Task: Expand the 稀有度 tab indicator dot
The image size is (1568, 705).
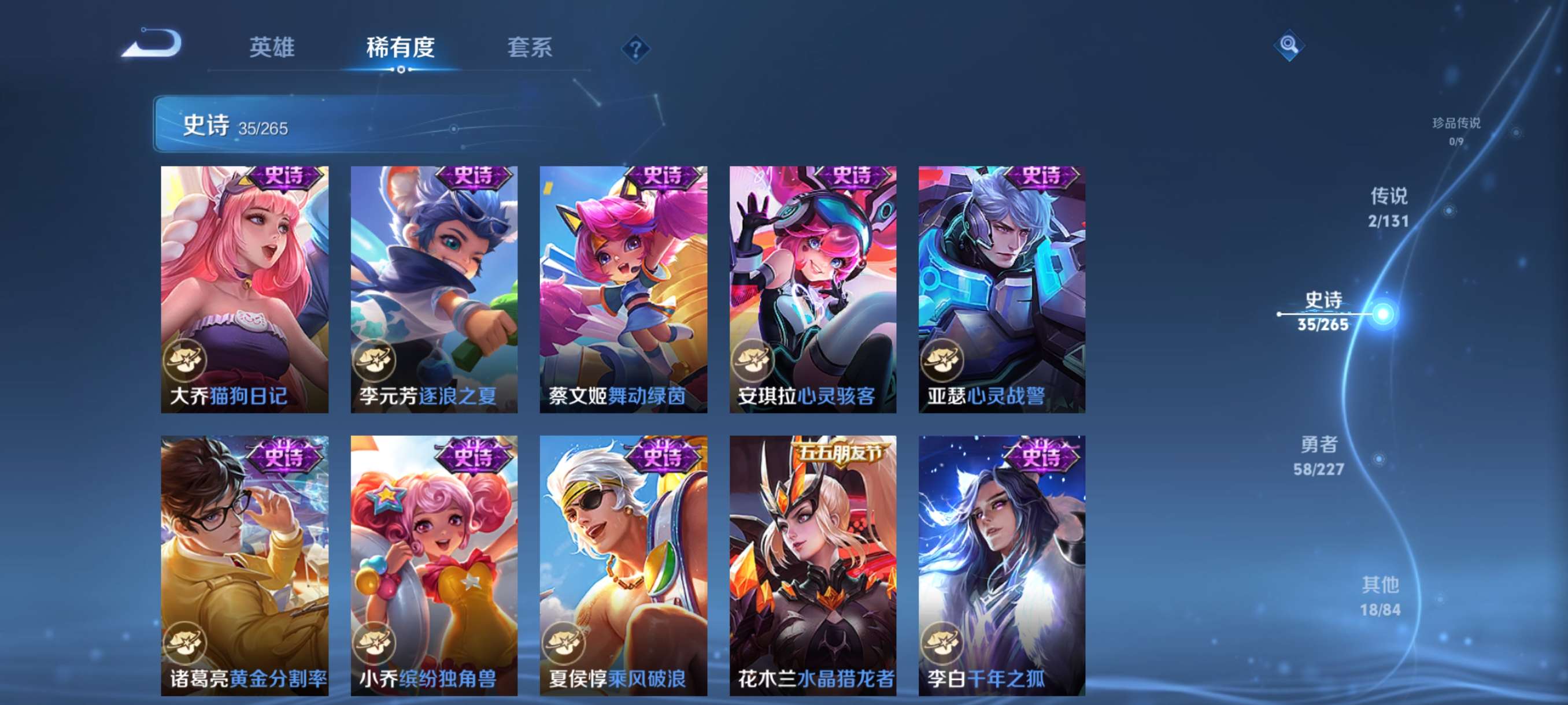Action: [x=400, y=69]
